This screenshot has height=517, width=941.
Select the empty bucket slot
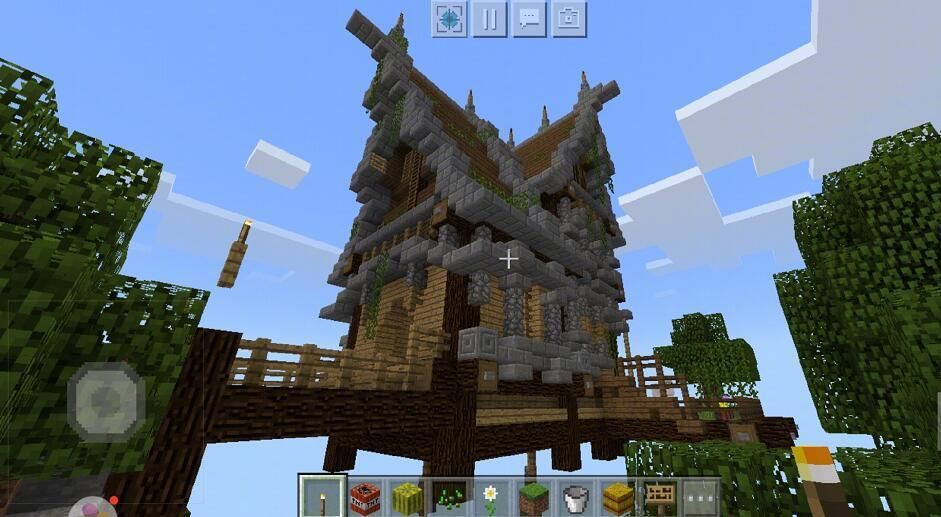tap(574, 496)
